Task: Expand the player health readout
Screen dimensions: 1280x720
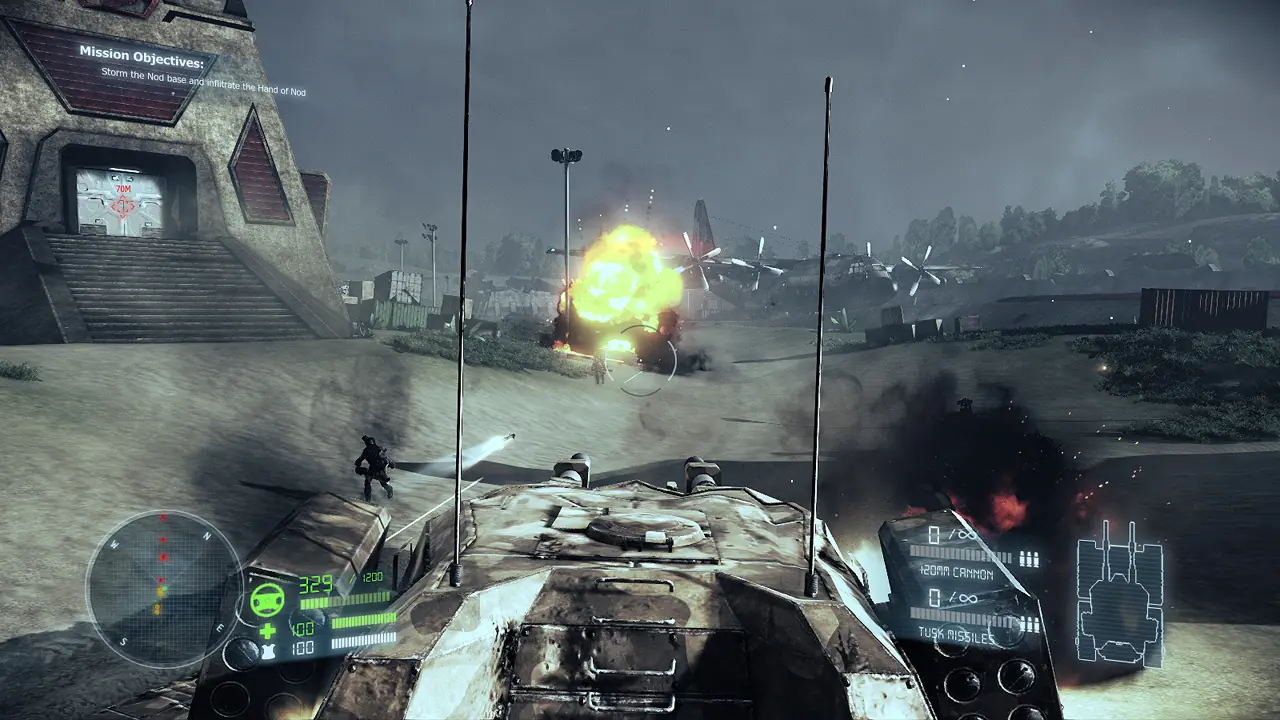Action: coord(304,627)
